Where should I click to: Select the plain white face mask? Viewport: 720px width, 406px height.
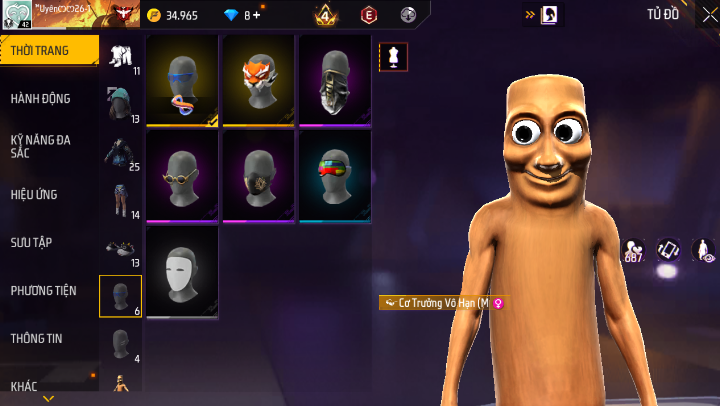point(182,271)
